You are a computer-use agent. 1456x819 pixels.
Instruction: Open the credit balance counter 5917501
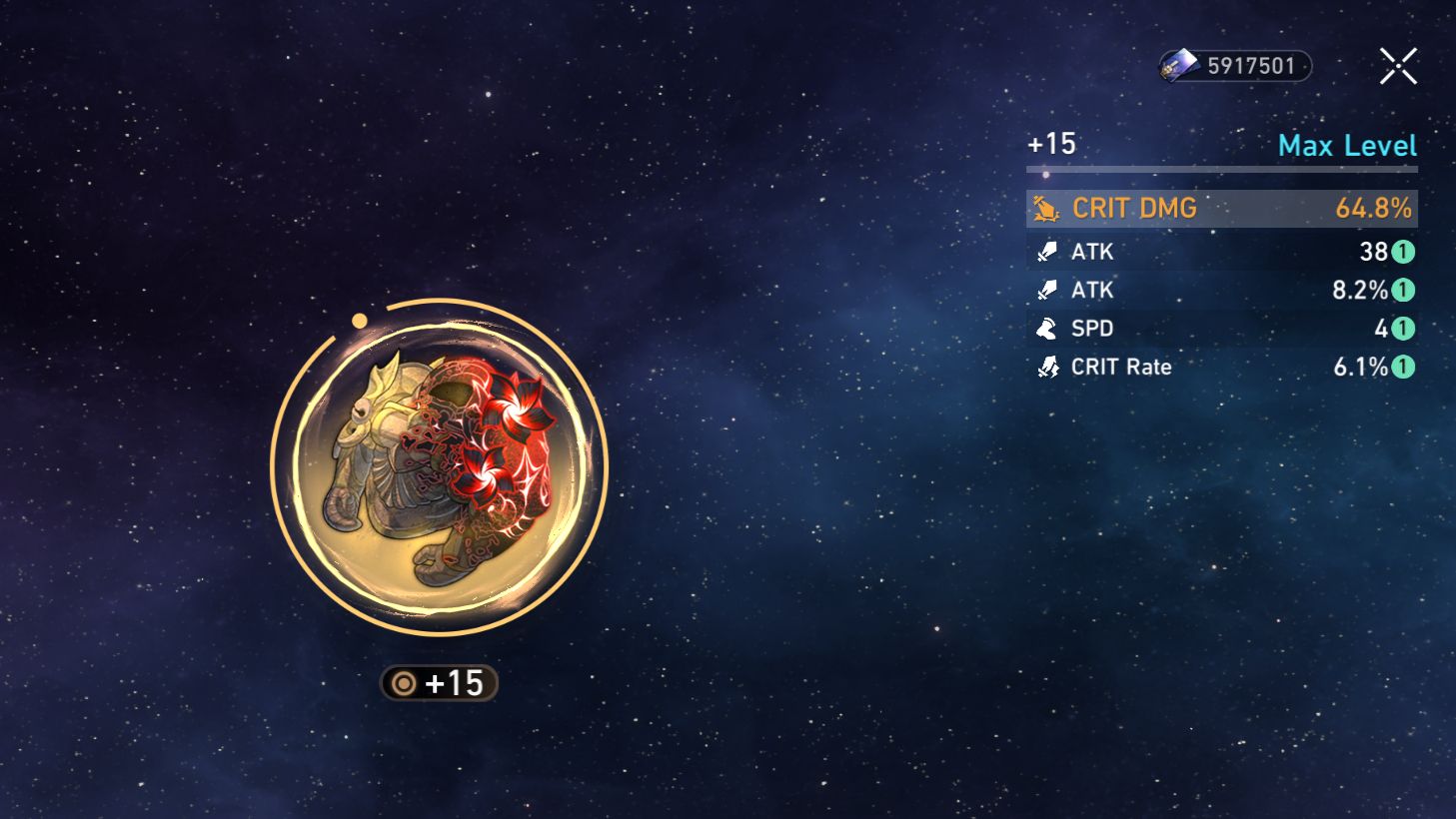(x=1251, y=66)
